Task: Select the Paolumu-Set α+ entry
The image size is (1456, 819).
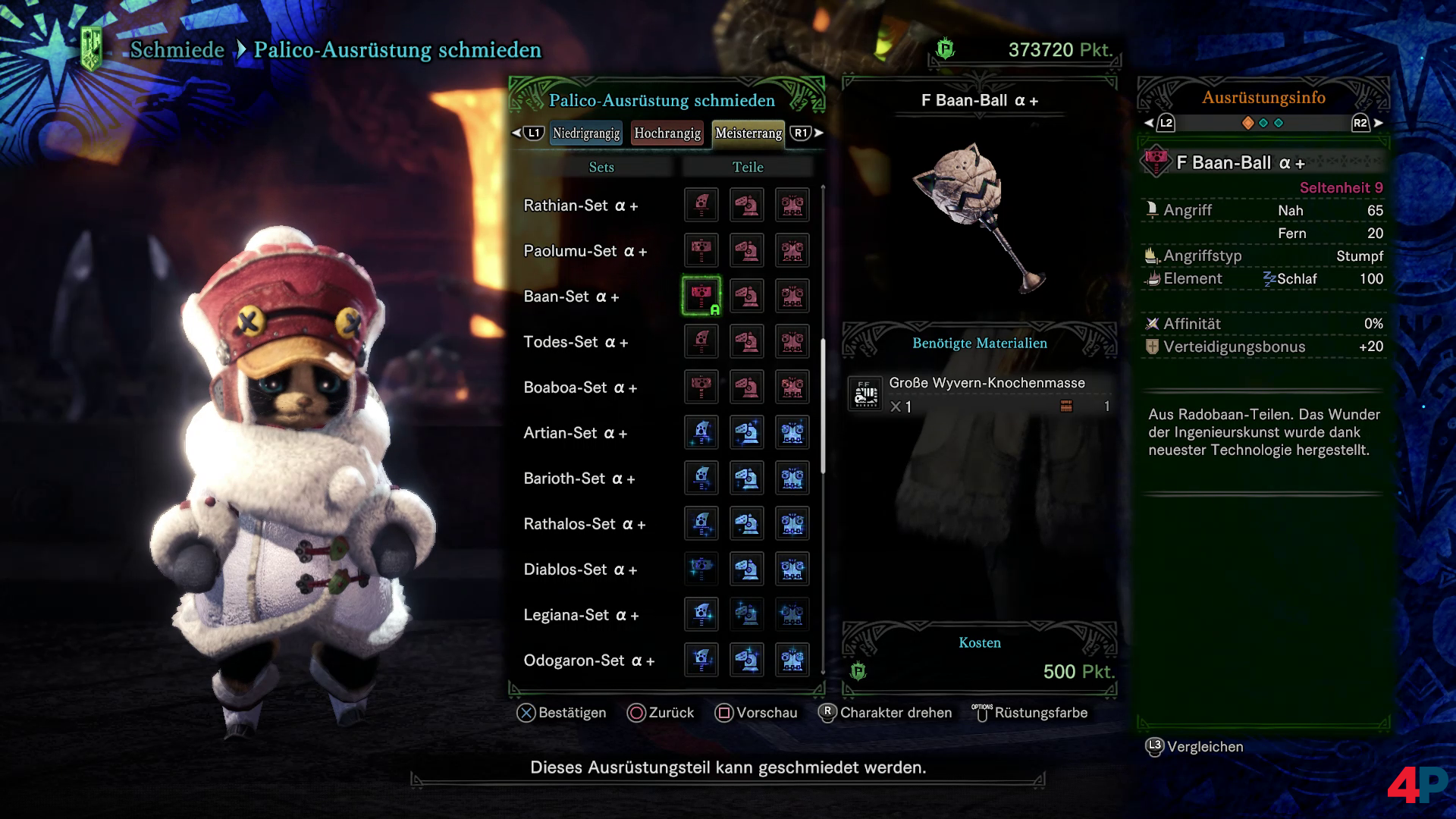Action: click(x=585, y=251)
